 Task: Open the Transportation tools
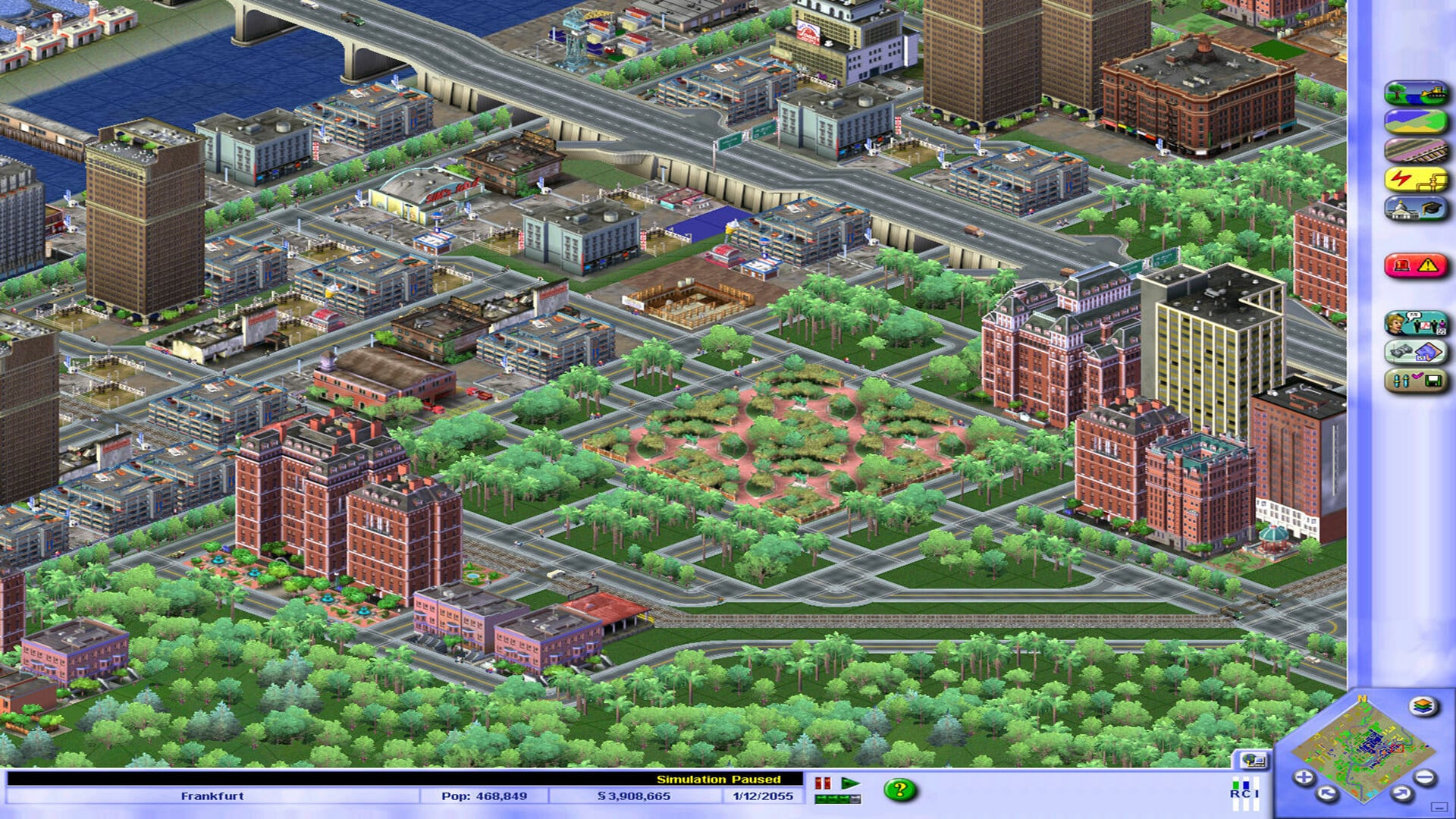pos(1418,150)
